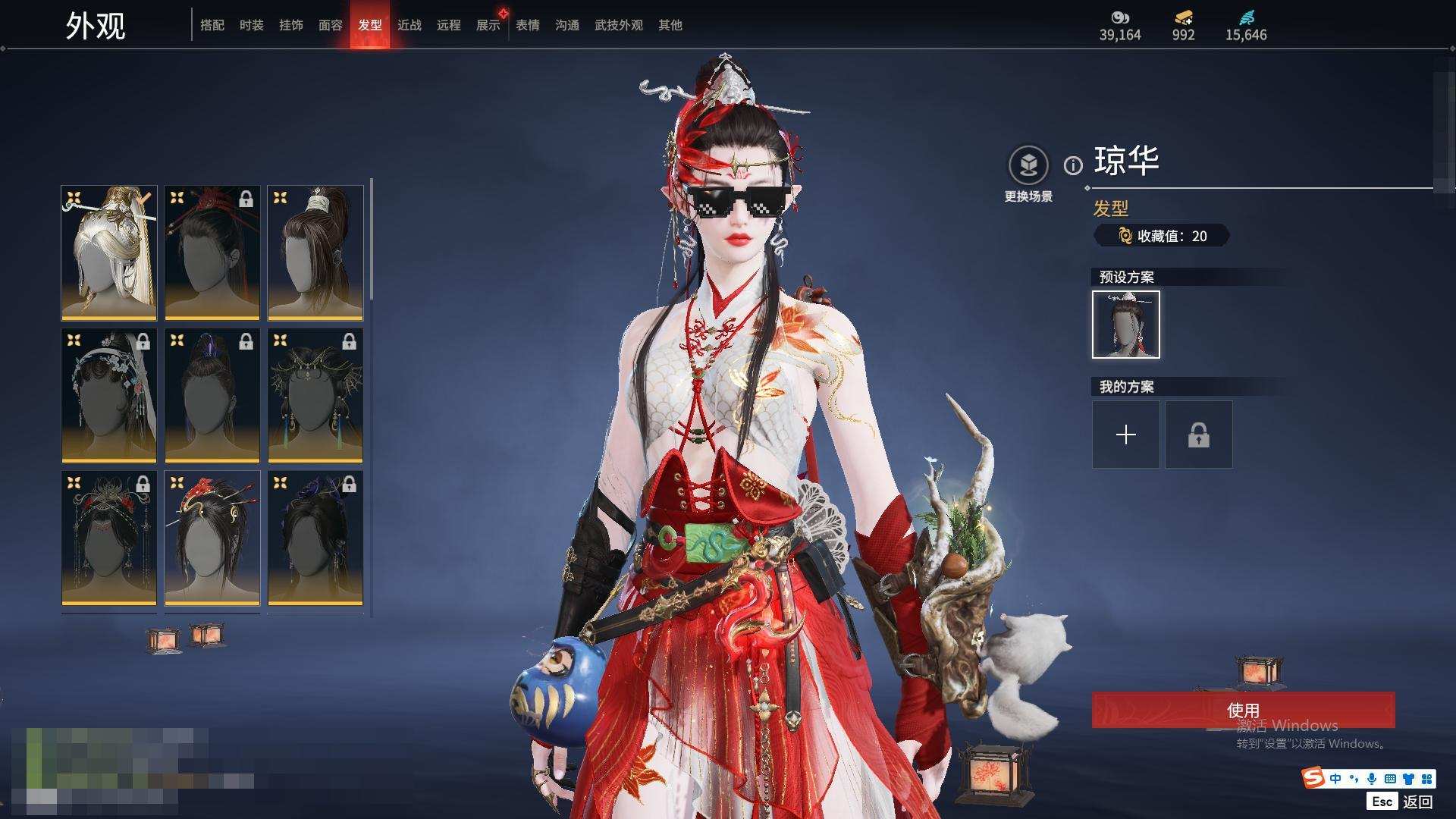Click the red 使用 button

click(1242, 710)
